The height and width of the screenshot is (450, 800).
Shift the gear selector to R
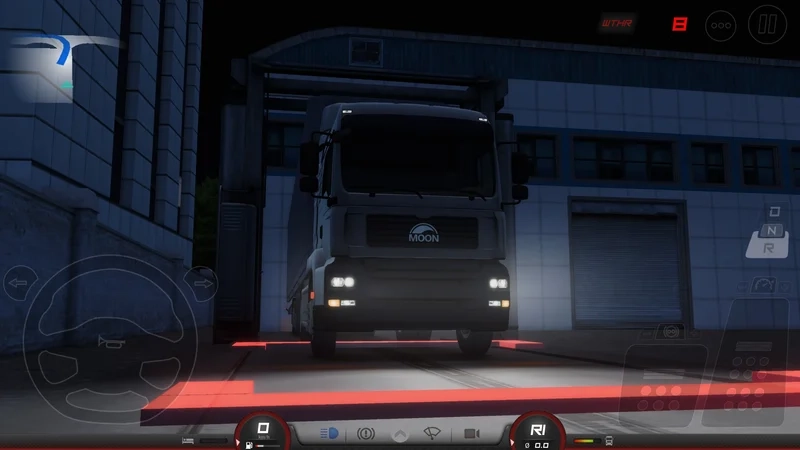(766, 246)
